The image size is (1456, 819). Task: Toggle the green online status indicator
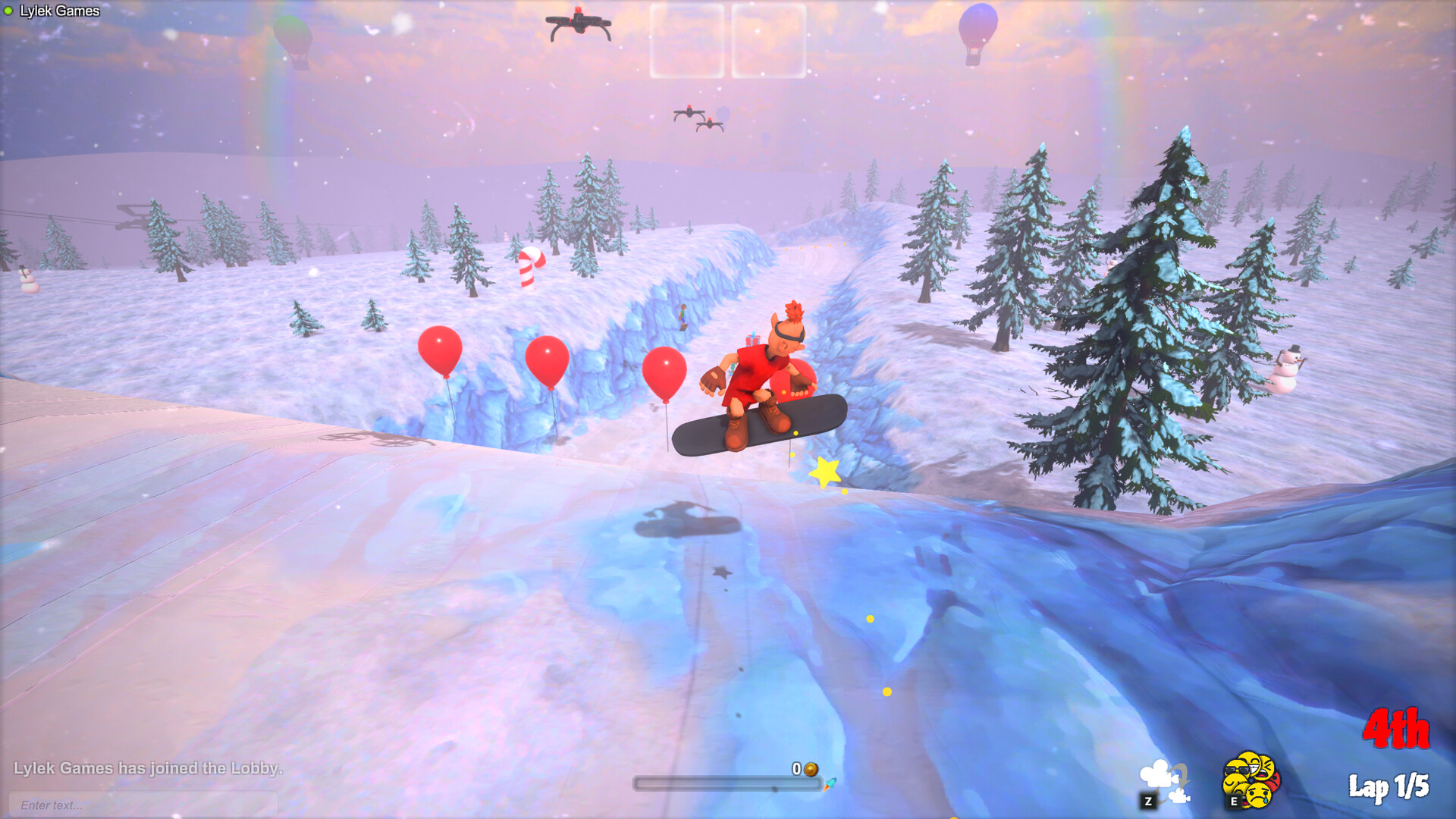click(8, 10)
